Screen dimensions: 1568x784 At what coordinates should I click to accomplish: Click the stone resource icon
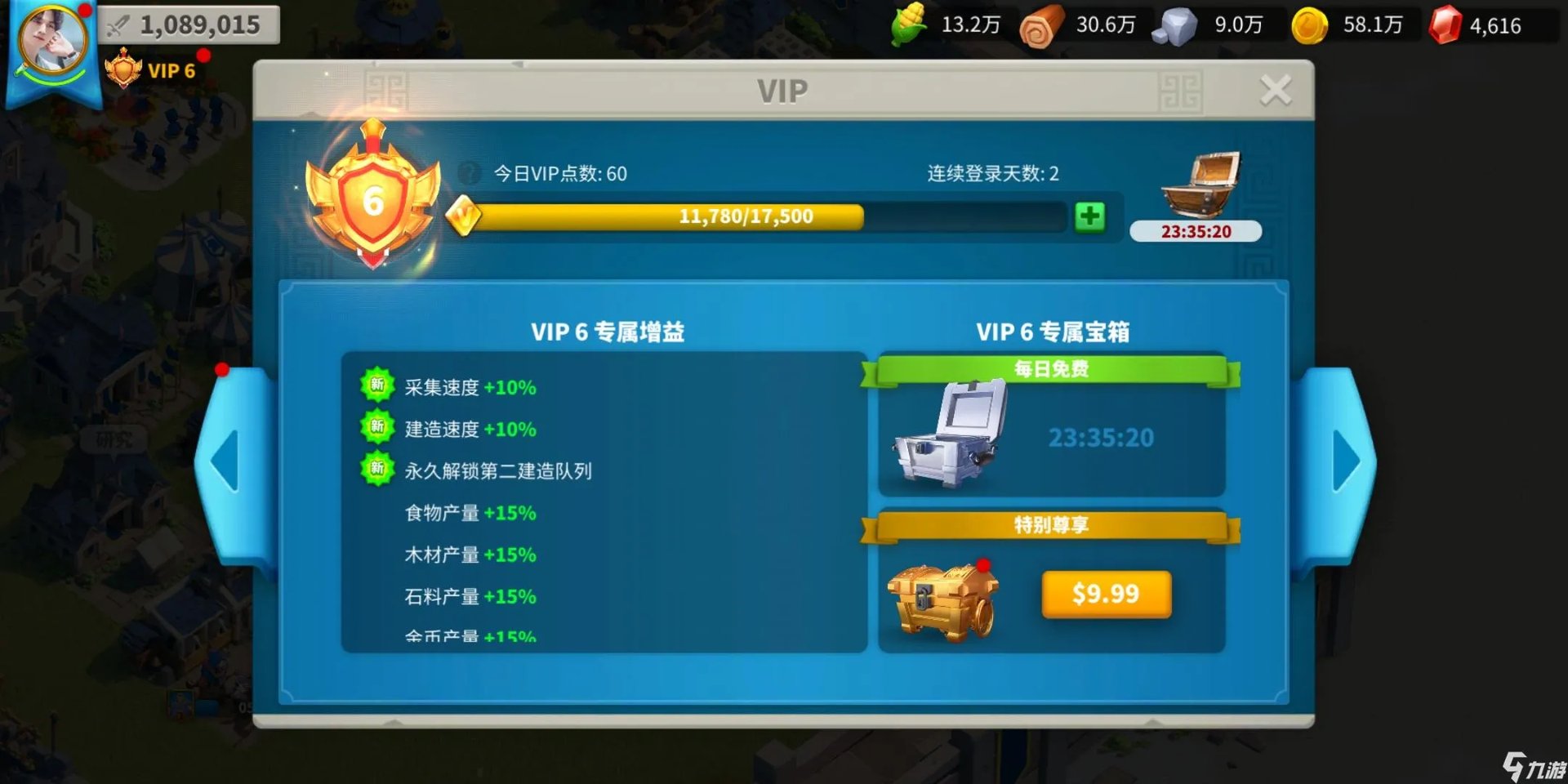(1174, 24)
